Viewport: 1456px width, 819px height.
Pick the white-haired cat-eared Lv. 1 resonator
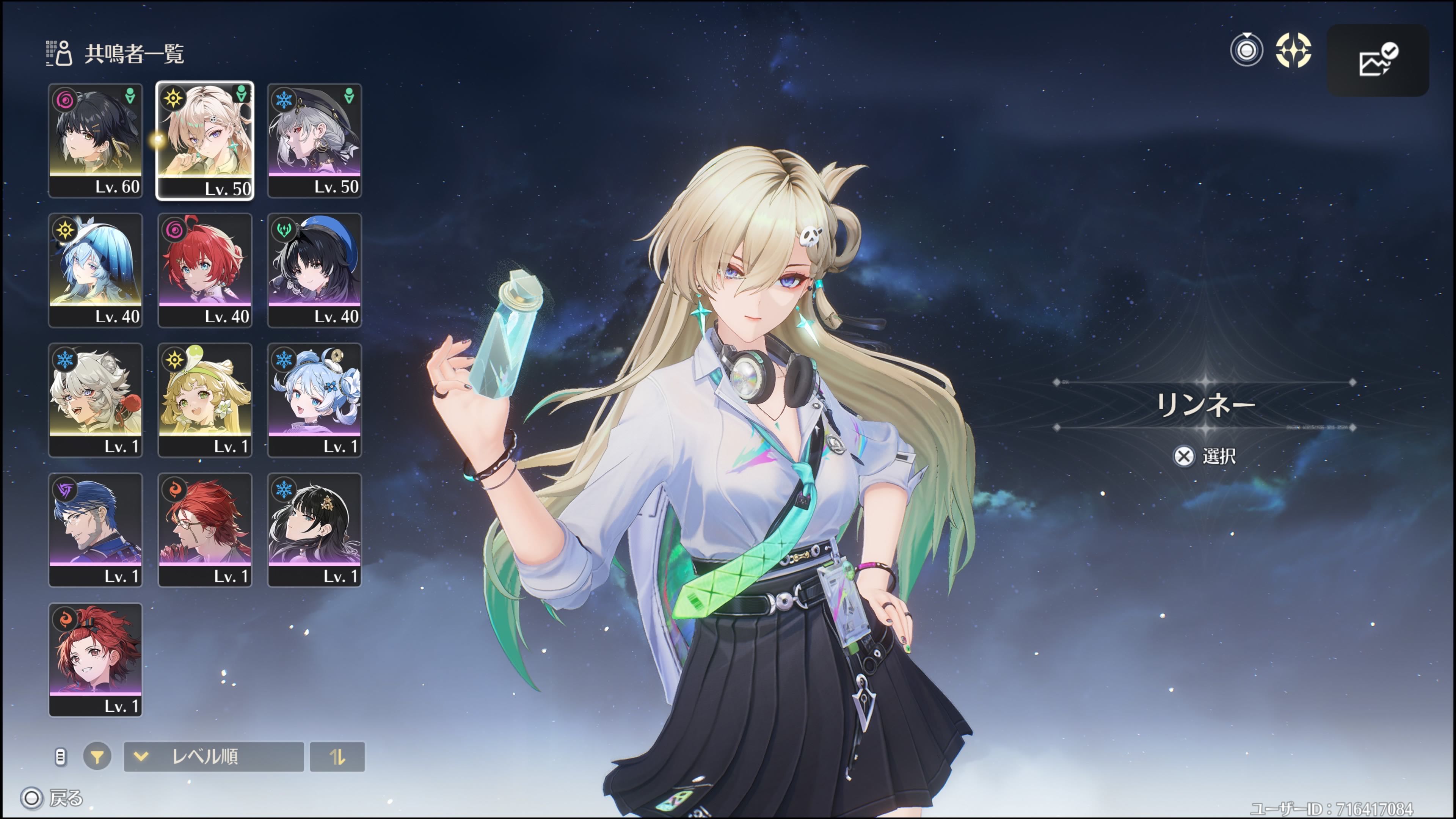(x=95, y=400)
